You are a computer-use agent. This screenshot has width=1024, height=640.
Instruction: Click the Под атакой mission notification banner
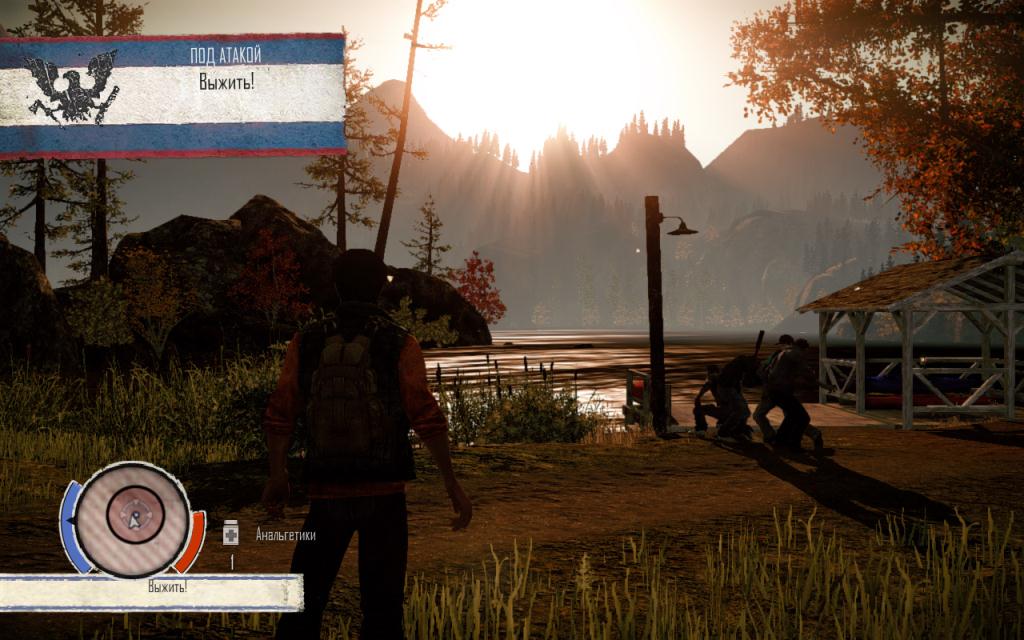tap(172, 95)
